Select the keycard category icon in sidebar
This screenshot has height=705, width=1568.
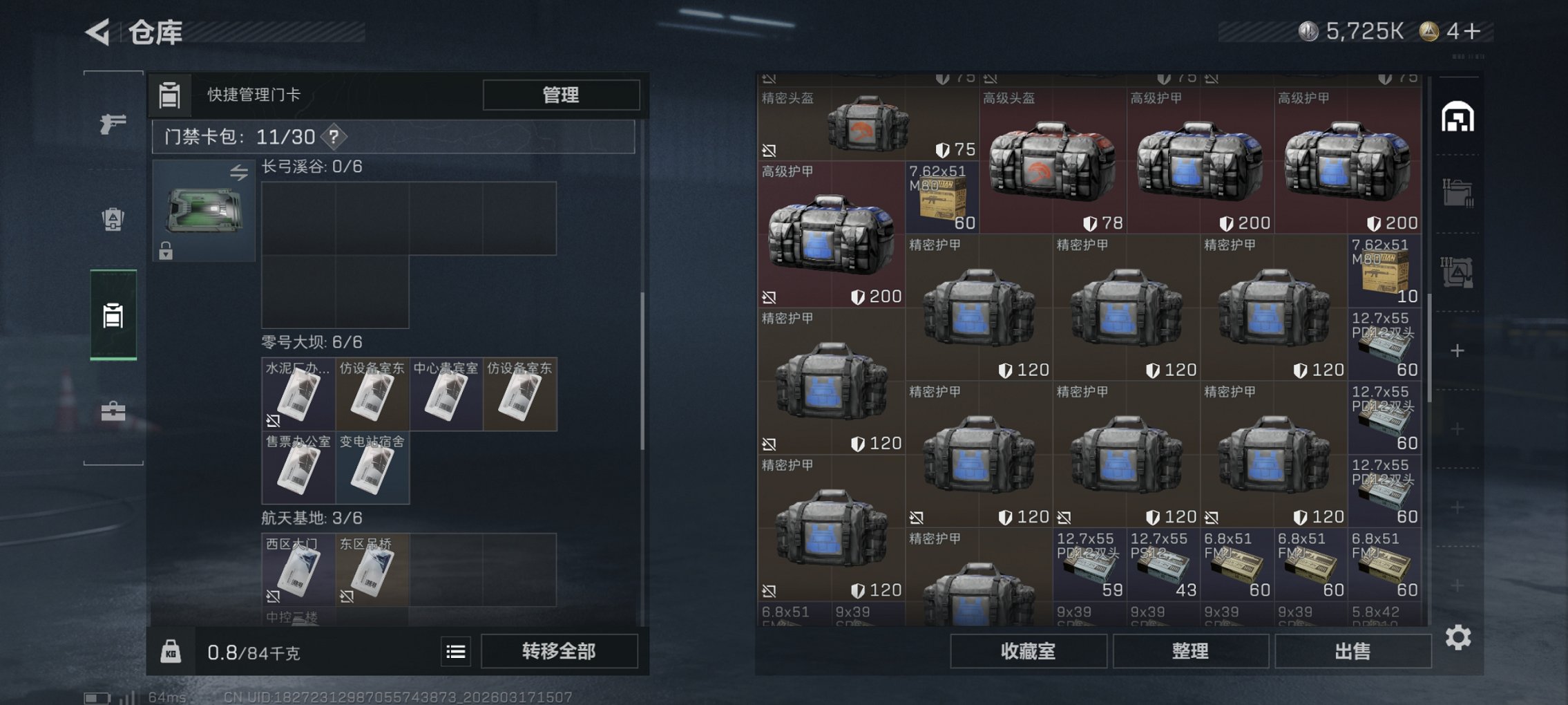[112, 315]
